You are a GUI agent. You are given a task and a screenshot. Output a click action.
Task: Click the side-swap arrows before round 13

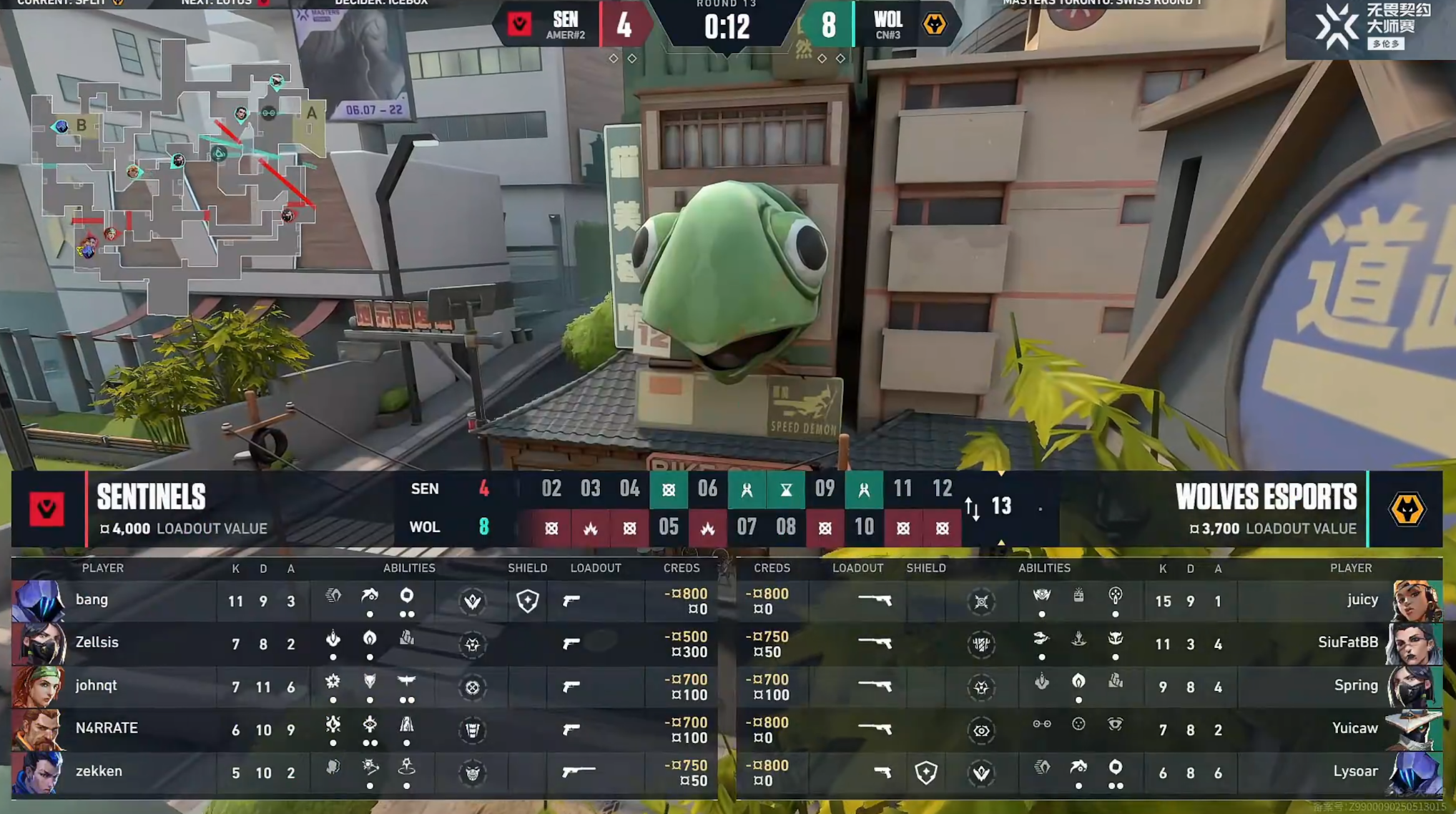972,509
